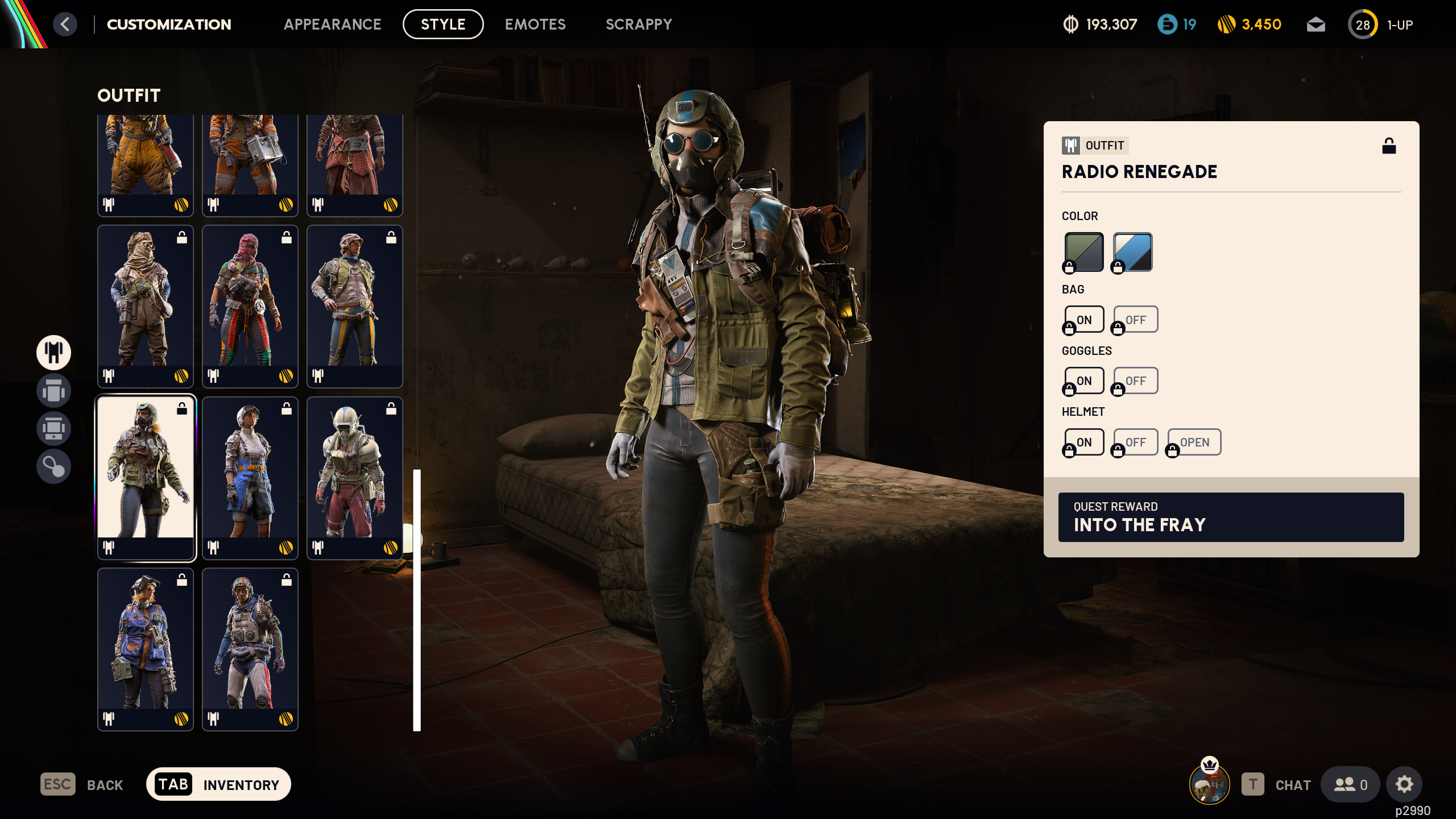Image resolution: width=1456 pixels, height=819 pixels.
Task: Switch to the Emotes tab
Action: click(x=535, y=24)
